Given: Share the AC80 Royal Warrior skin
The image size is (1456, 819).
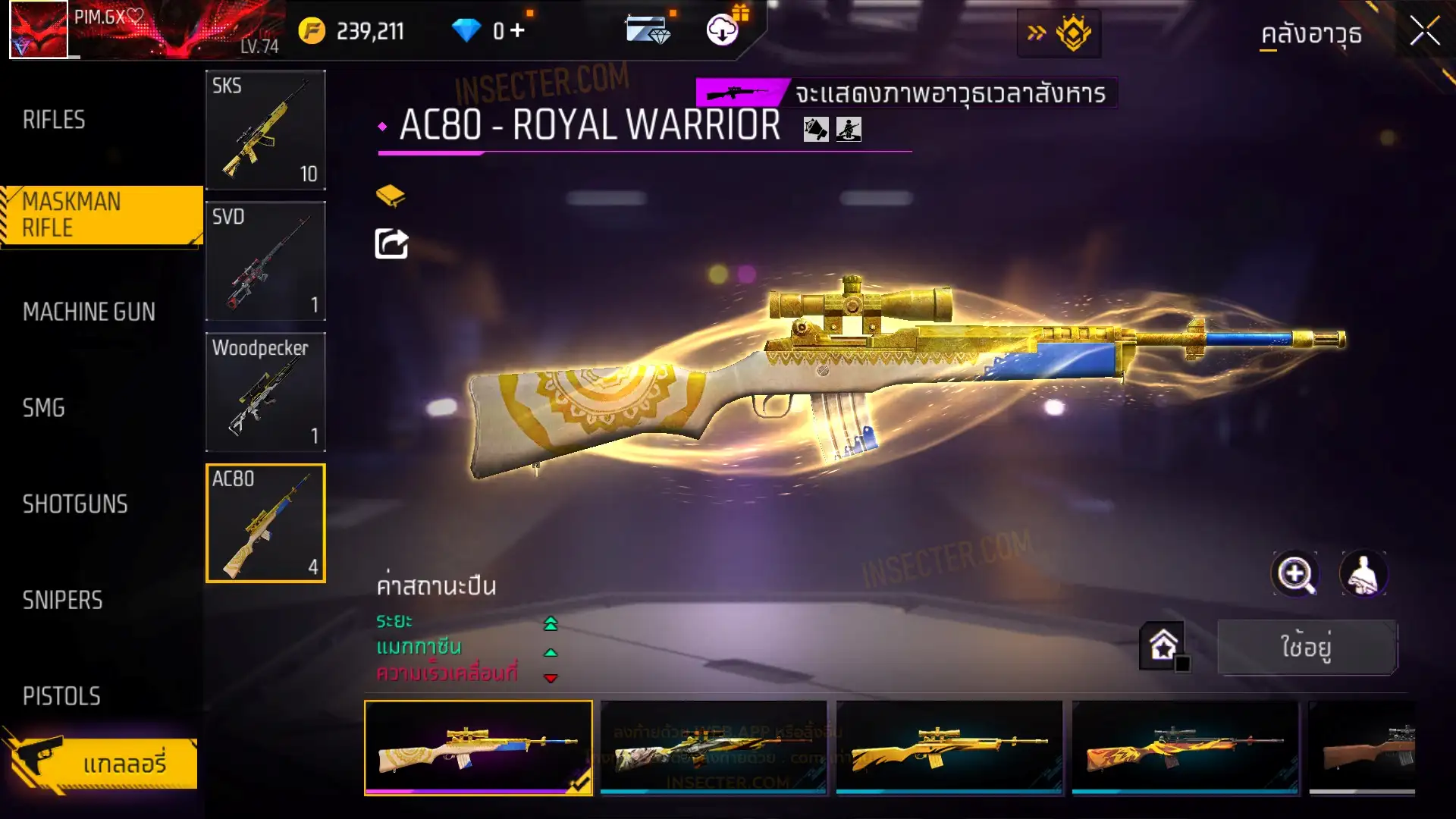Looking at the screenshot, I should pyautogui.click(x=391, y=244).
